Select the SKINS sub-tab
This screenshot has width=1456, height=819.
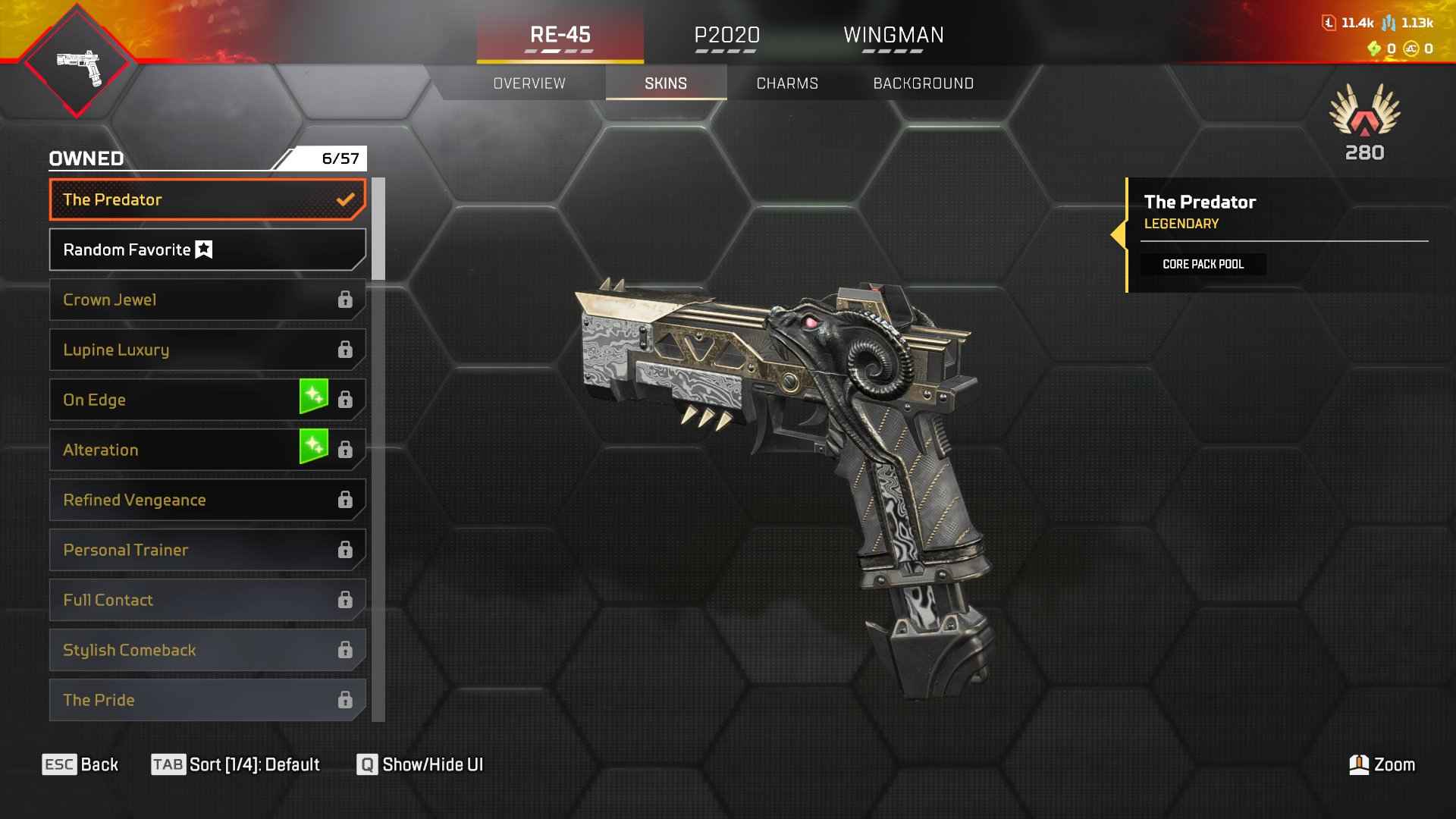tap(666, 83)
